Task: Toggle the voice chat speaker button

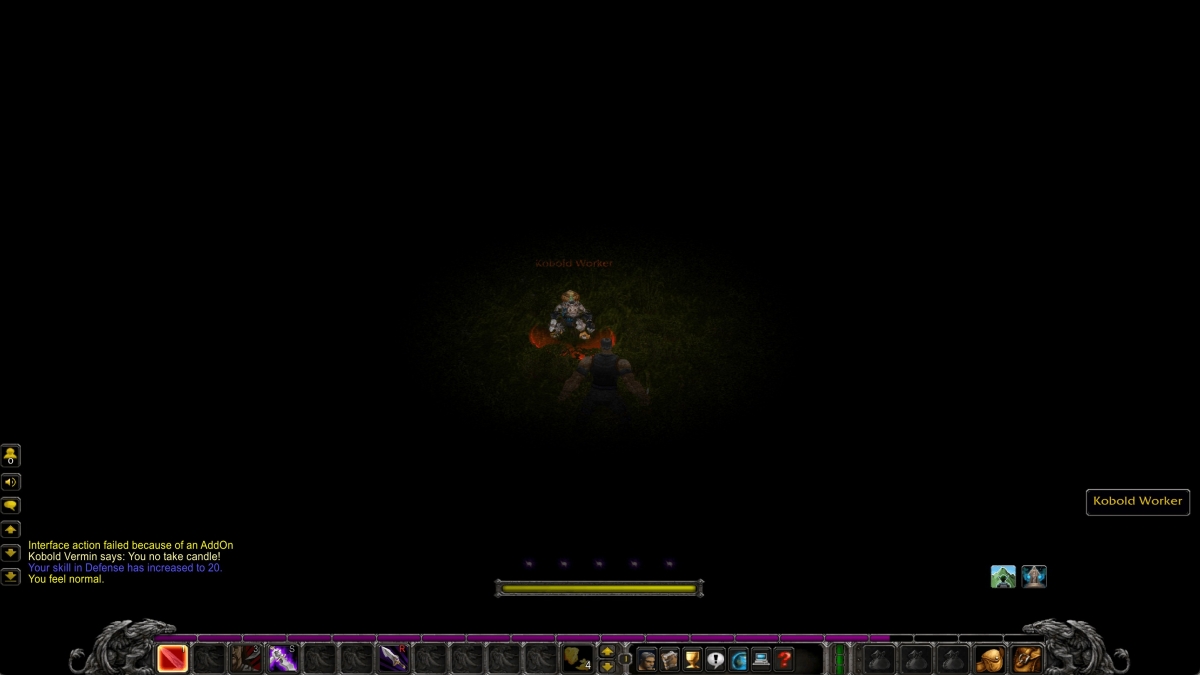Action: pyautogui.click(x=11, y=482)
